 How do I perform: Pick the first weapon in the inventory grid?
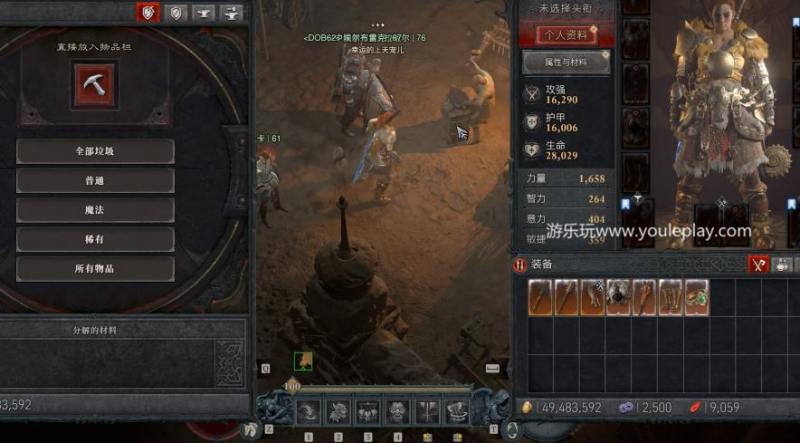point(541,297)
